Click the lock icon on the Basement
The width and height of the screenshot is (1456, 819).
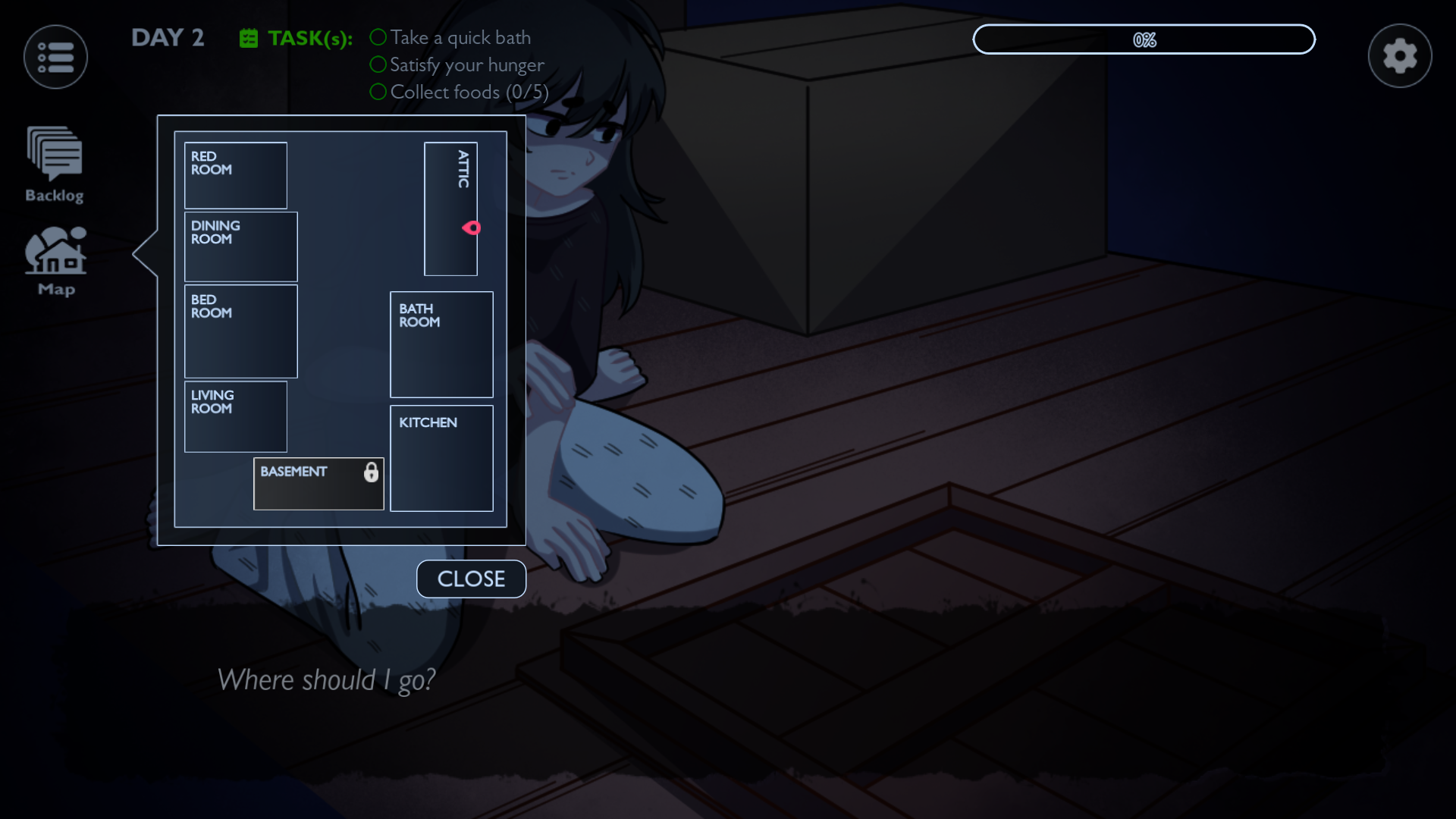(372, 472)
